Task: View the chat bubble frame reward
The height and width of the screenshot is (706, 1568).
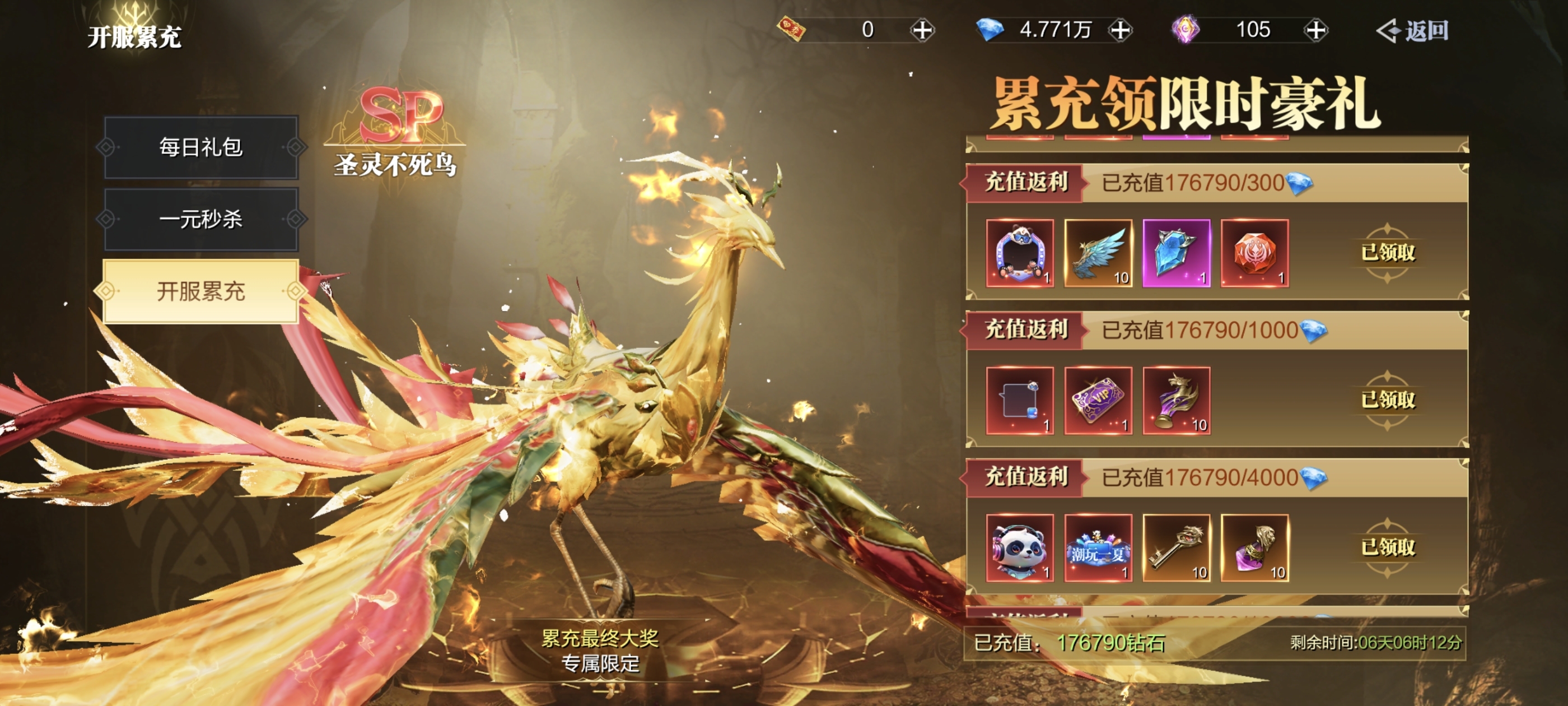Action: click(1020, 400)
